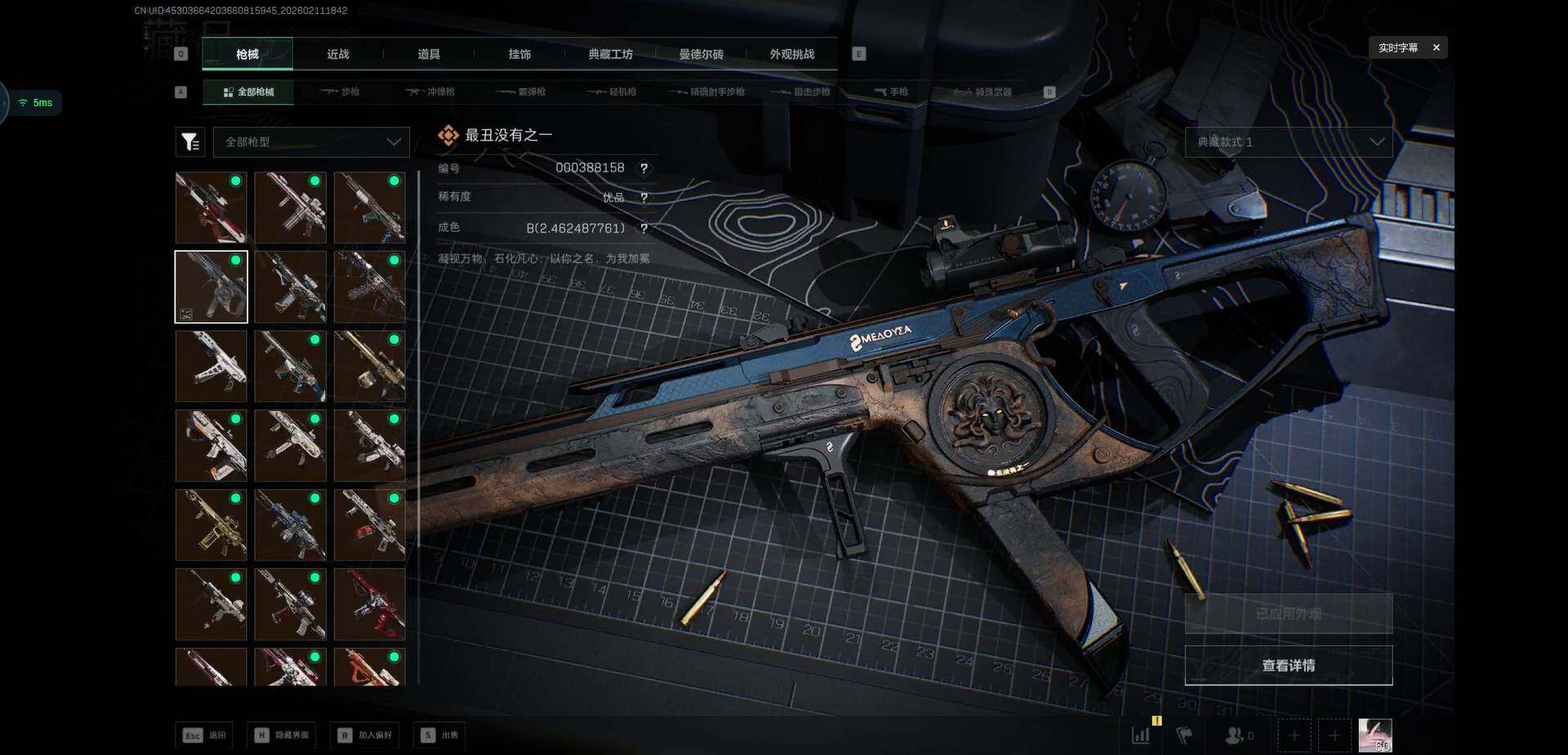Open the 道具 items tab

tap(429, 54)
